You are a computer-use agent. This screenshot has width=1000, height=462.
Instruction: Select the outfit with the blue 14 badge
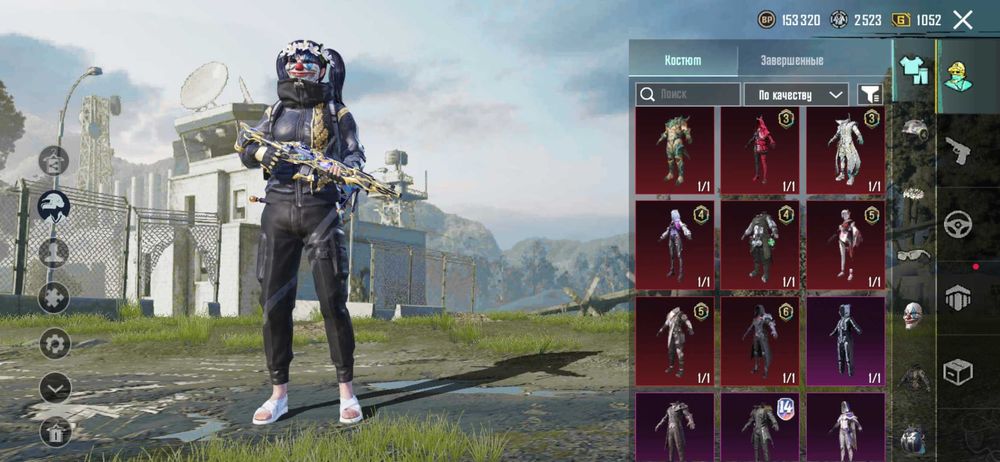(760, 426)
